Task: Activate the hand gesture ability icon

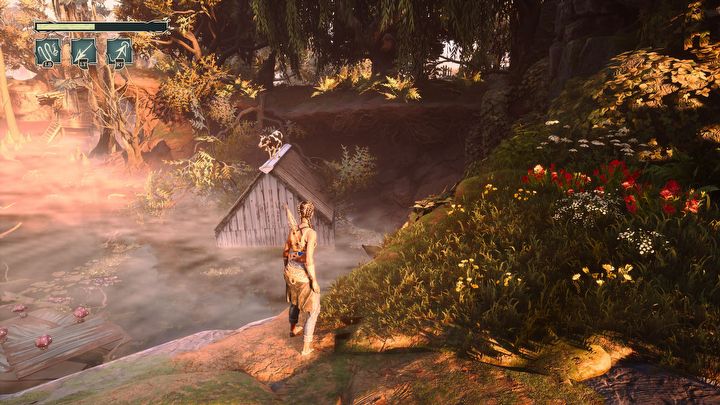Action: pyautogui.click(x=48, y=51)
